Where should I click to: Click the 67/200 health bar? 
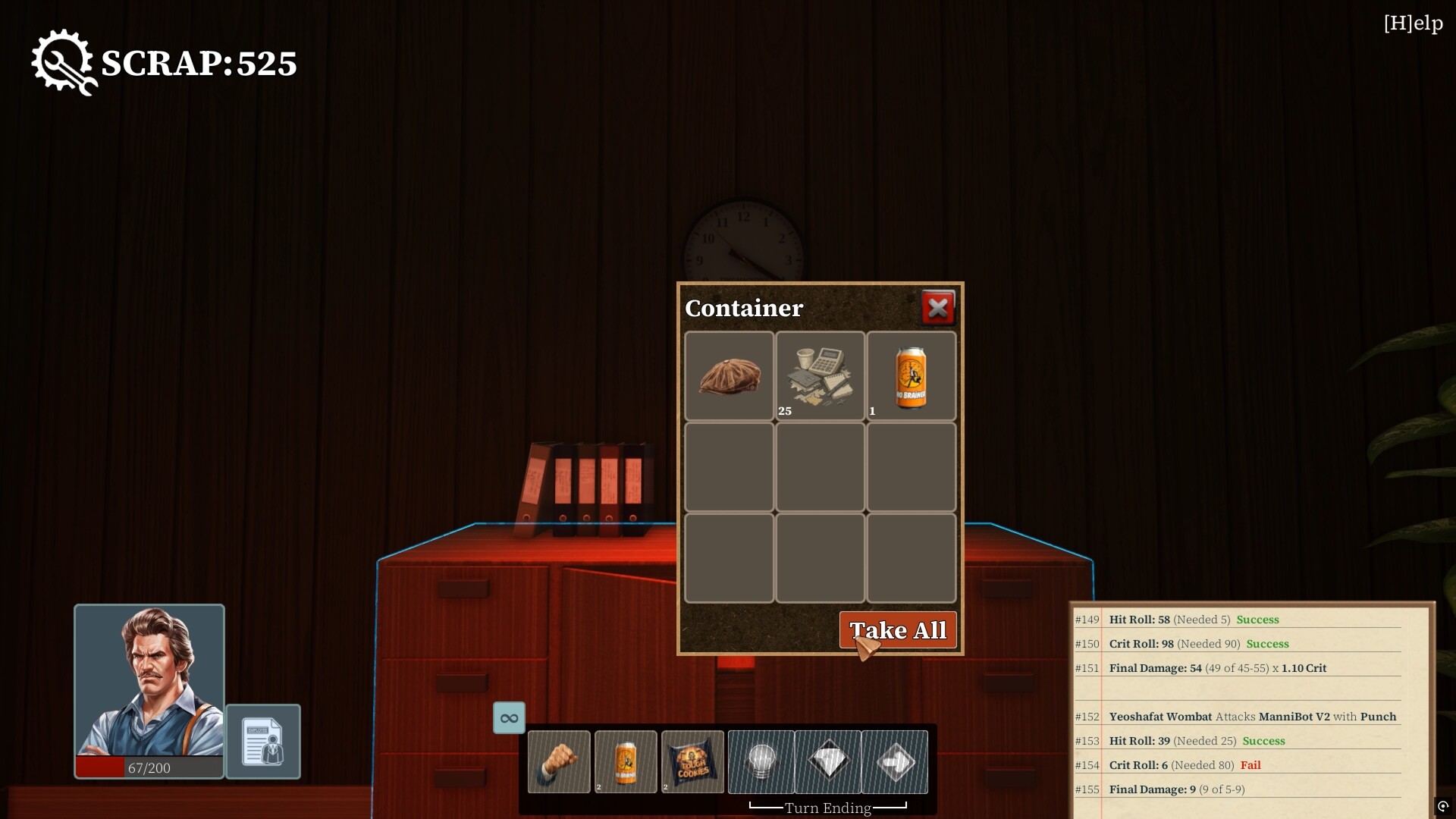149,767
